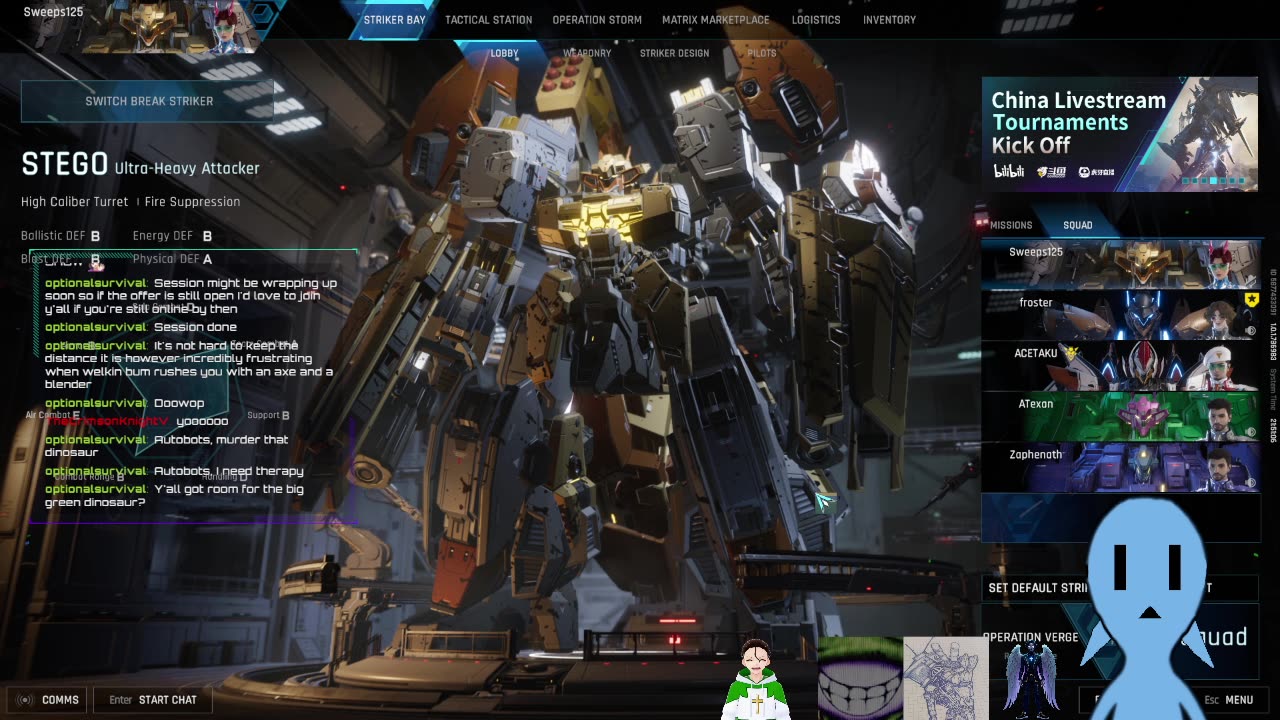Image resolution: width=1280 pixels, height=720 pixels.
Task: Choose ATexan in the squad list
Action: [1119, 417]
